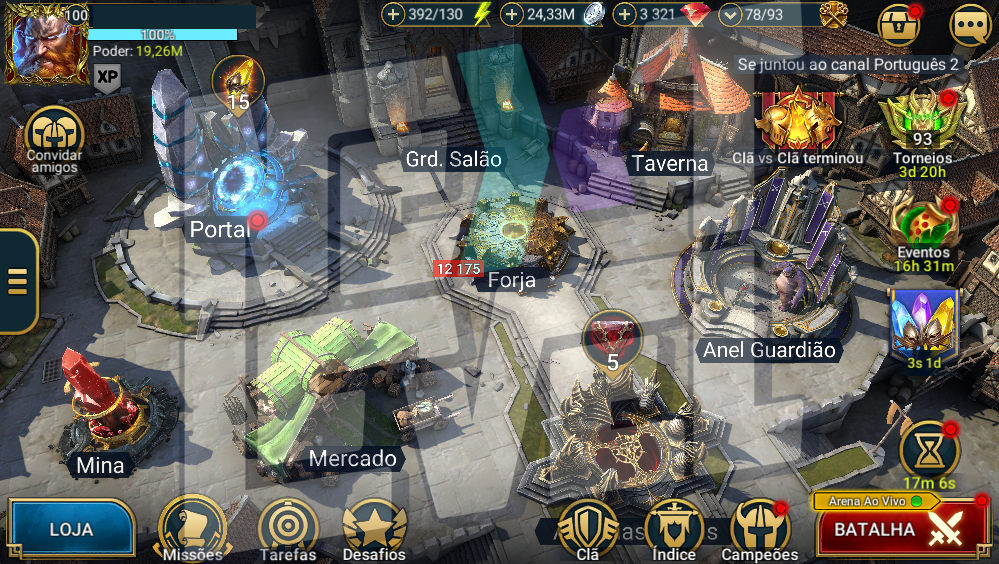Image resolution: width=999 pixels, height=564 pixels.
Task: Open the Clã shield menu
Action: coord(588,526)
